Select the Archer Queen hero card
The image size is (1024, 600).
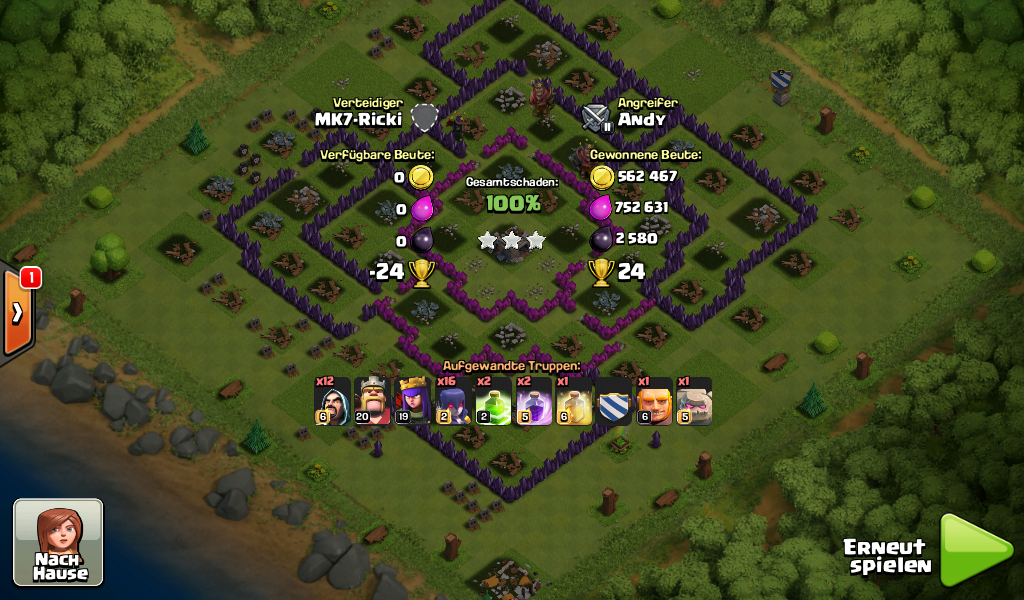414,402
